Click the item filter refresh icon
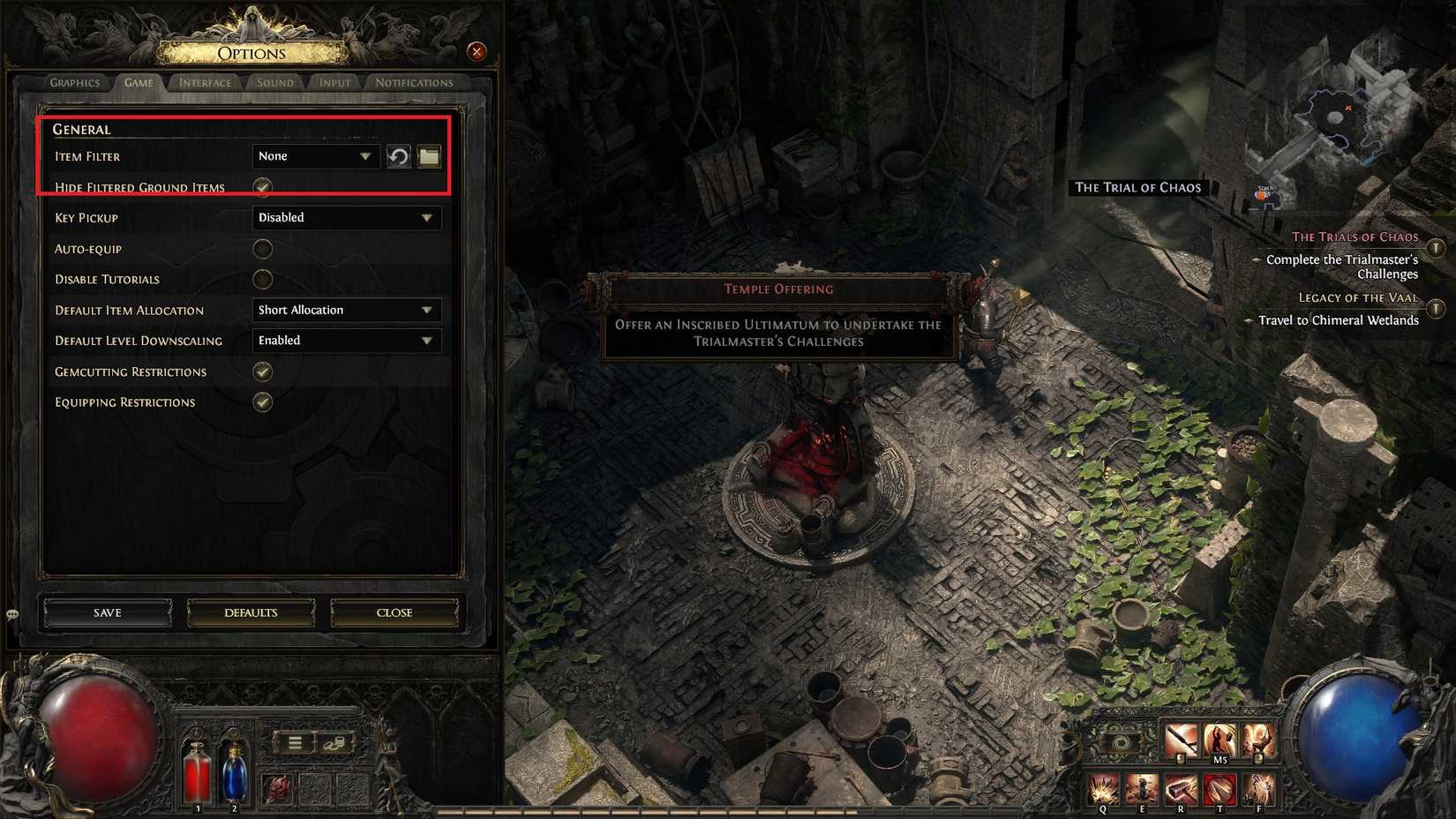1456x819 pixels. pos(399,156)
